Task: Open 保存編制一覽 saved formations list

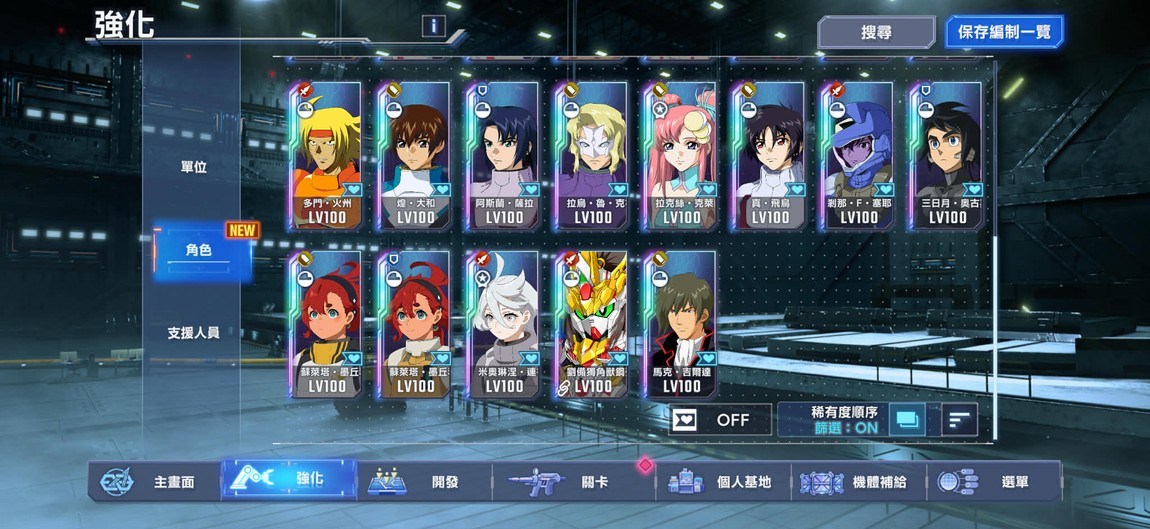Action: tap(1003, 32)
